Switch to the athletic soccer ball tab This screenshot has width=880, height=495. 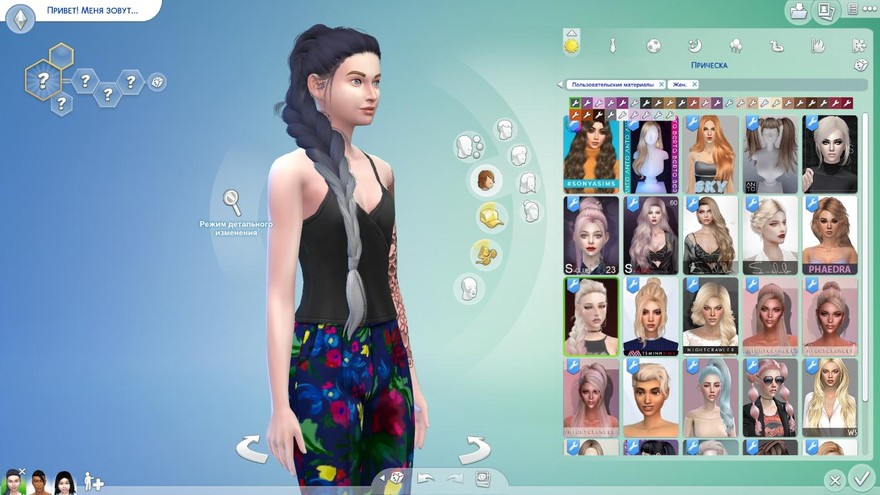653,46
